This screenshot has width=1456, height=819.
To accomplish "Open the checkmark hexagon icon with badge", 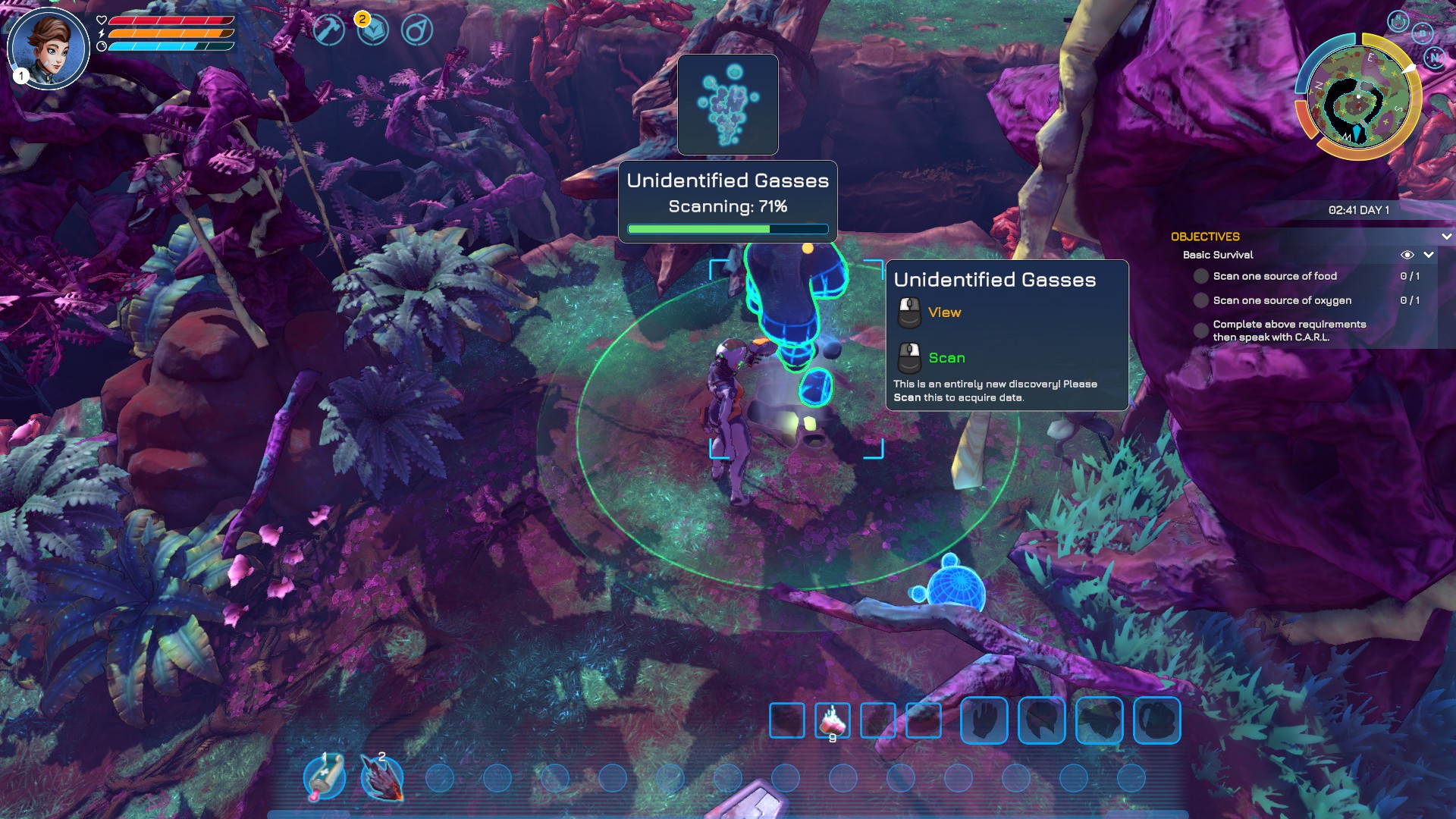I will coord(373,30).
